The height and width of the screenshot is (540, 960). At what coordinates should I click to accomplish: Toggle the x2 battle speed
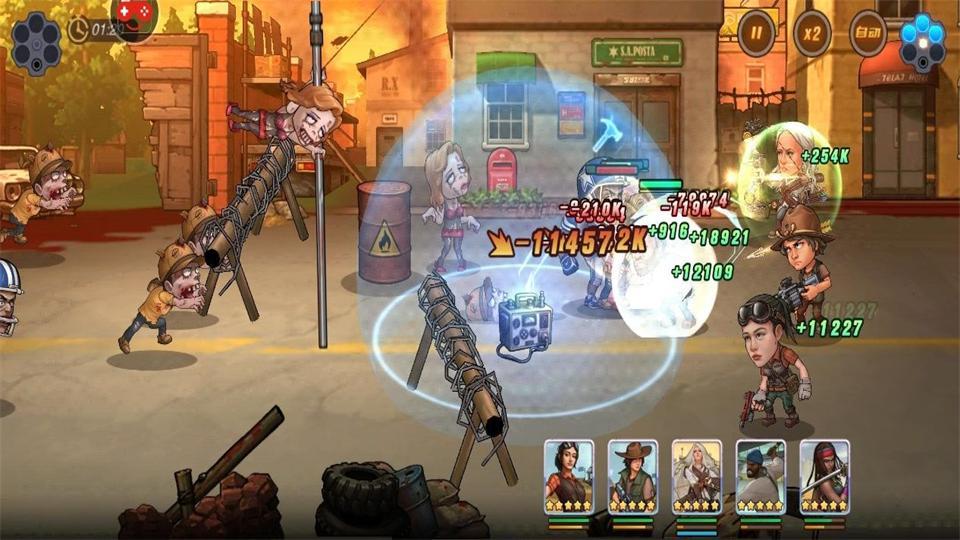[x=812, y=34]
